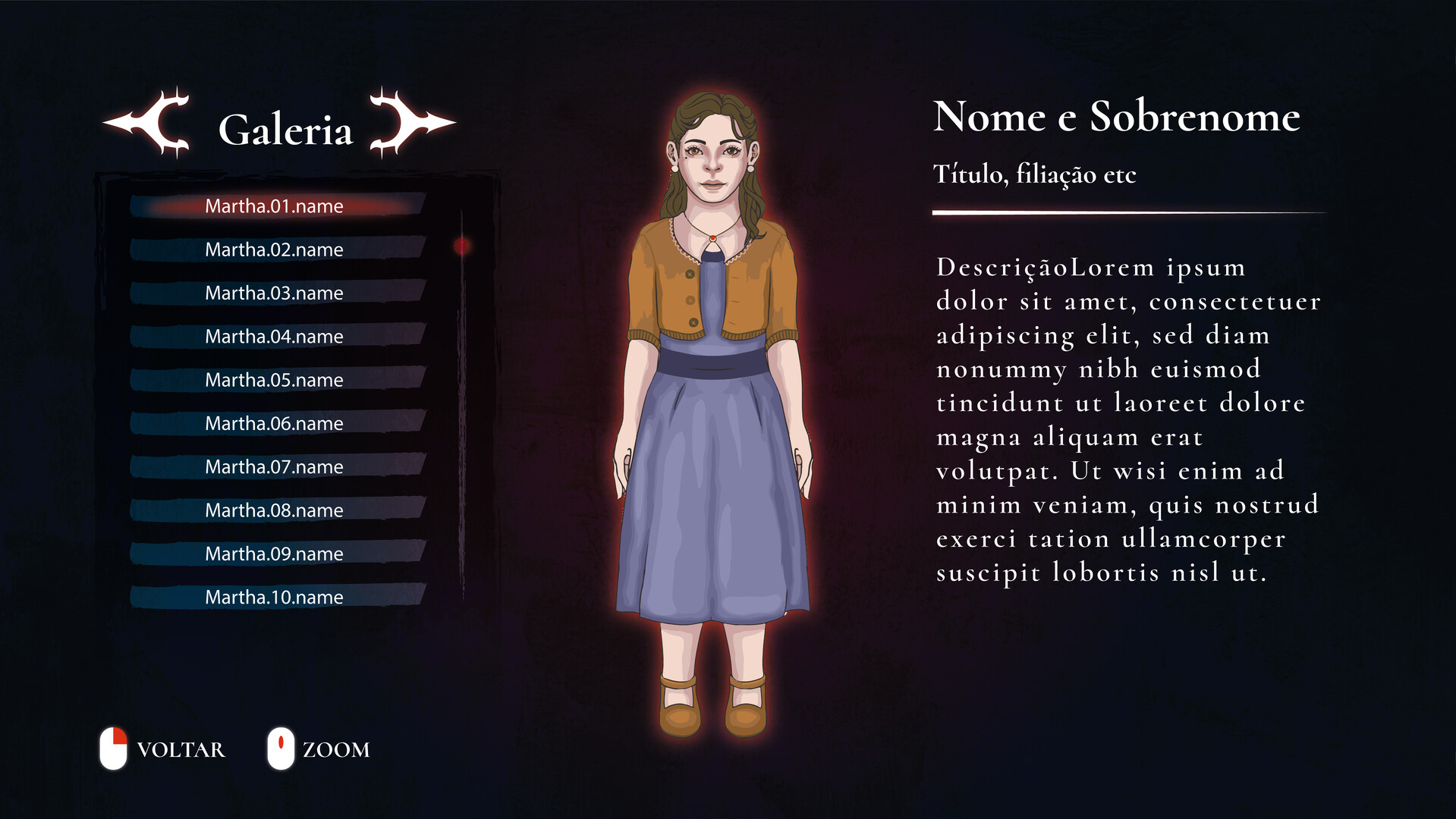Open the Martha.07.name entry
Screen dimensions: 1456x819
pos(273,466)
